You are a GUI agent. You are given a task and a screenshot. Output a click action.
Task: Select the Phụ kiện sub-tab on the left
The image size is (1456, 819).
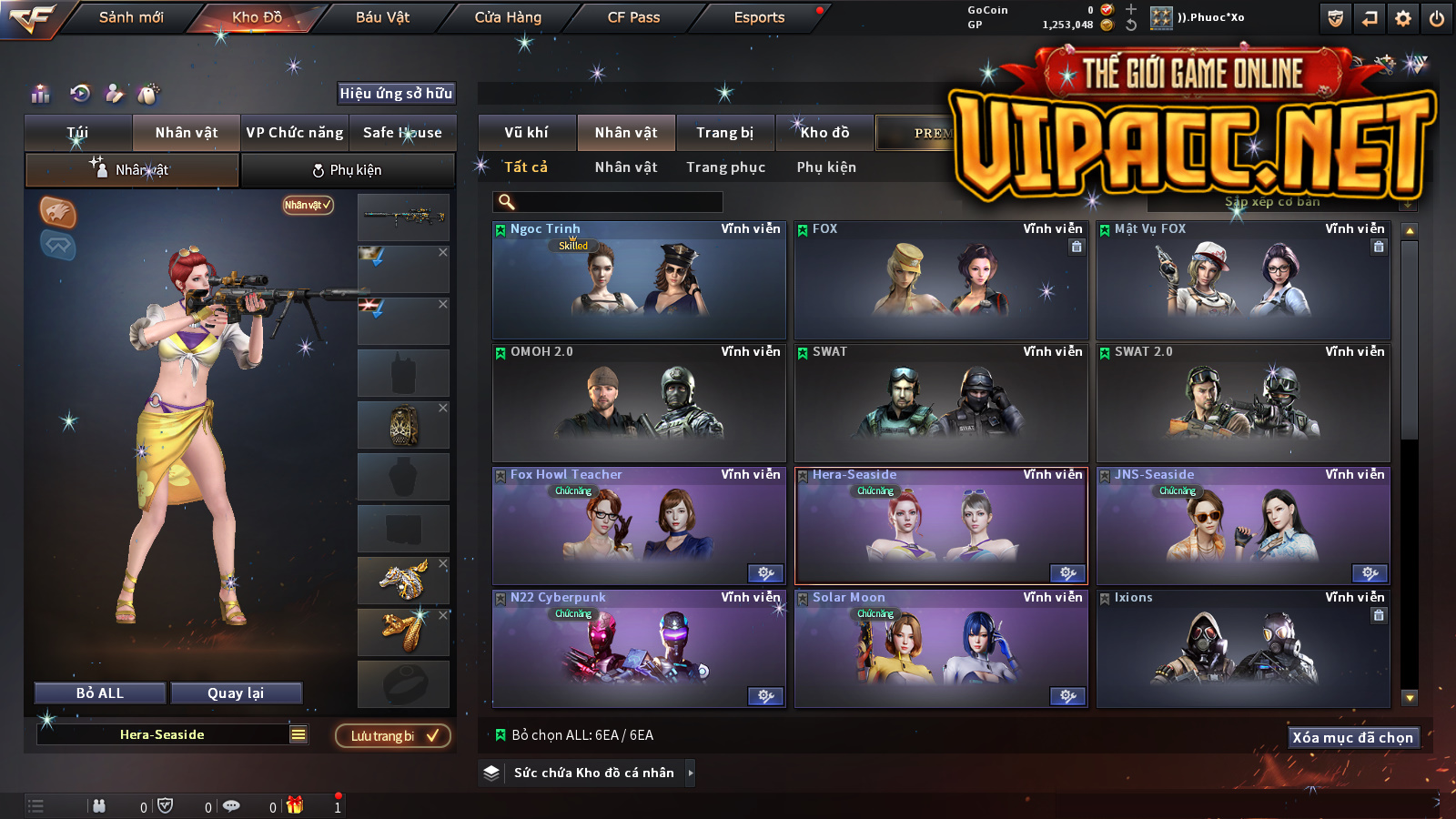(348, 170)
